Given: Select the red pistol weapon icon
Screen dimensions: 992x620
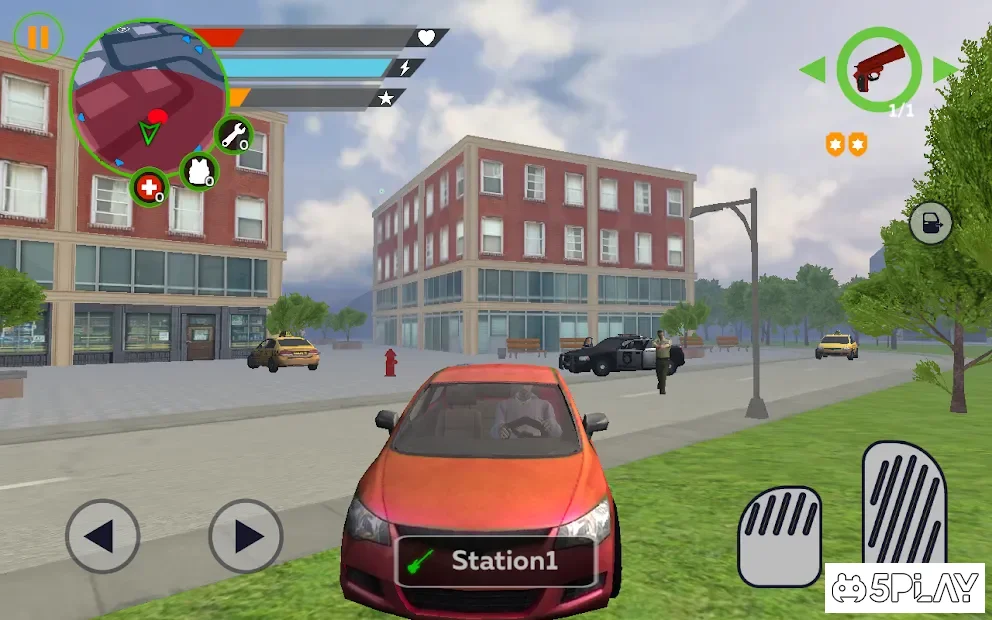Looking at the screenshot, I should (x=878, y=69).
